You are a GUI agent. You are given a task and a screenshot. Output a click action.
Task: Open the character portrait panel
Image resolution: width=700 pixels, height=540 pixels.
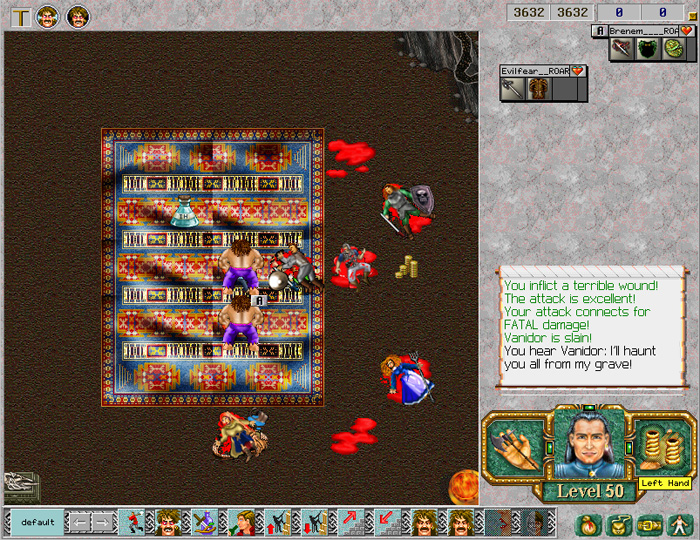pos(588,445)
